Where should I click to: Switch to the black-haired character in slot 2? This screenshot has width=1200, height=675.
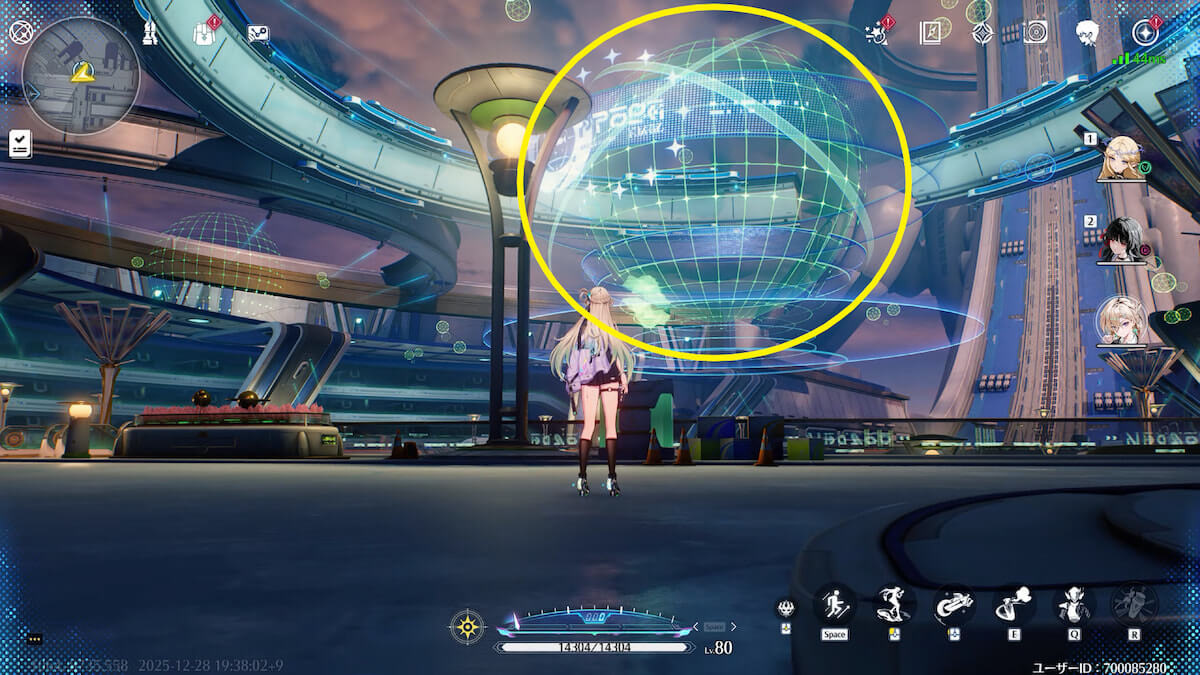(x=1122, y=241)
